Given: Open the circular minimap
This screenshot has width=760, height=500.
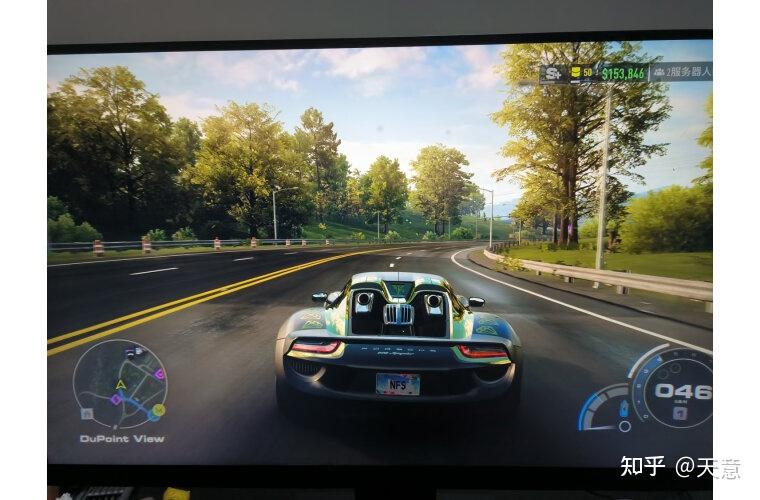Looking at the screenshot, I should pos(120,385).
